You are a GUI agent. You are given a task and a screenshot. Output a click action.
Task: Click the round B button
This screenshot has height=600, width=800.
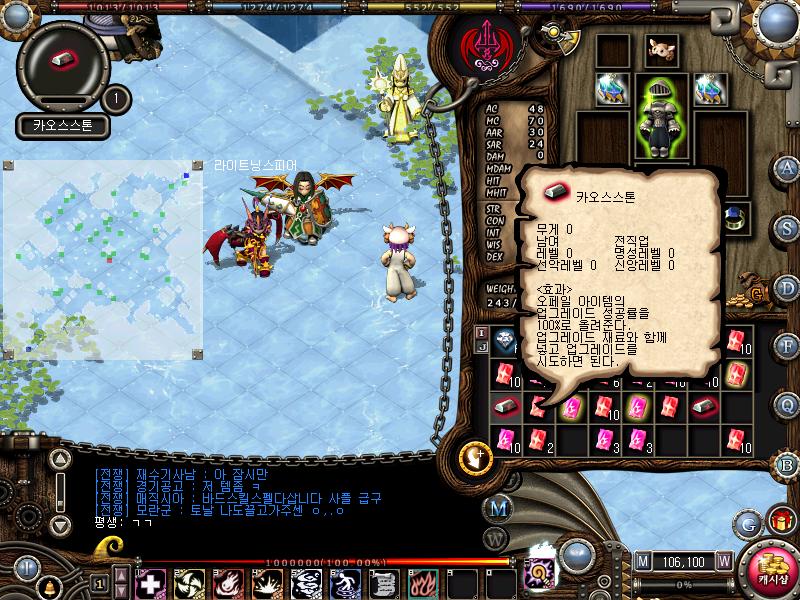click(x=787, y=463)
